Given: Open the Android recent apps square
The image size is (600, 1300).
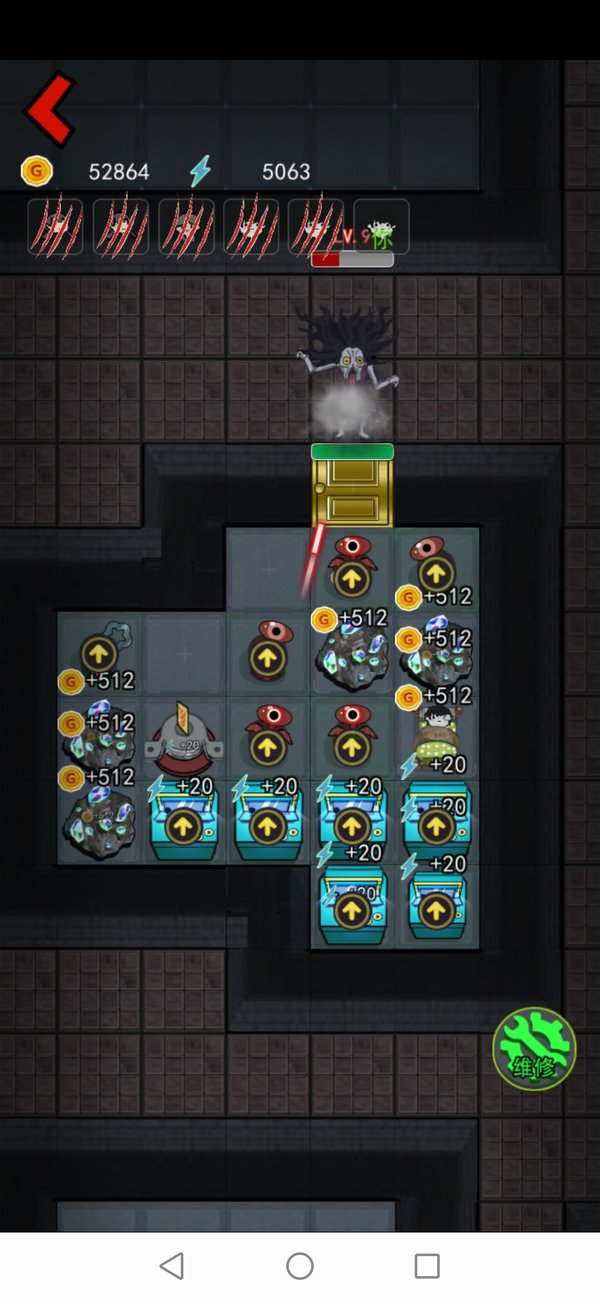Looking at the screenshot, I should tap(427, 1266).
